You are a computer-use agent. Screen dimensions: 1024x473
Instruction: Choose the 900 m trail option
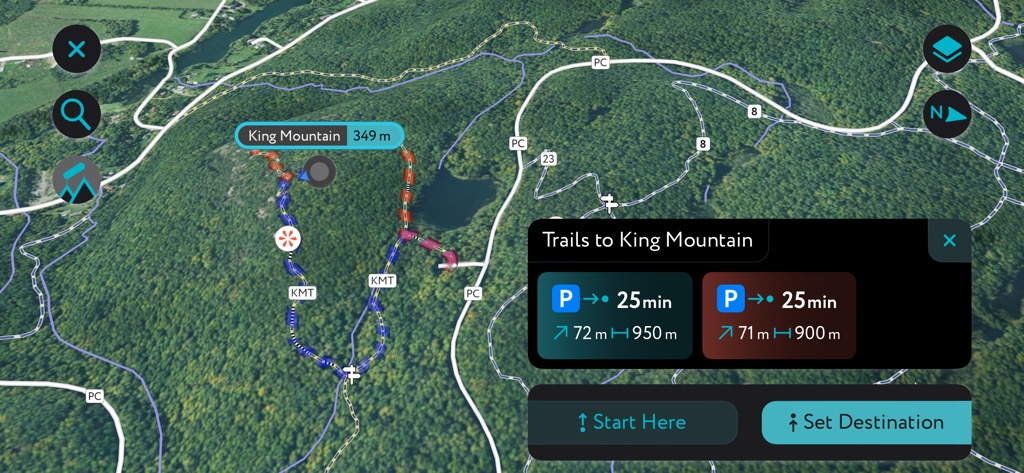(x=779, y=315)
